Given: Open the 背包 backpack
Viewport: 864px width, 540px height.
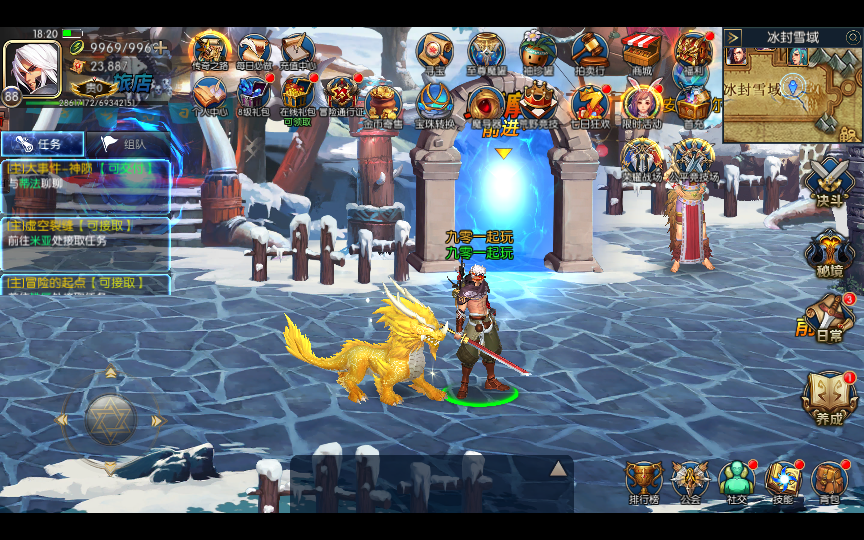Looking at the screenshot, I should tap(829, 481).
